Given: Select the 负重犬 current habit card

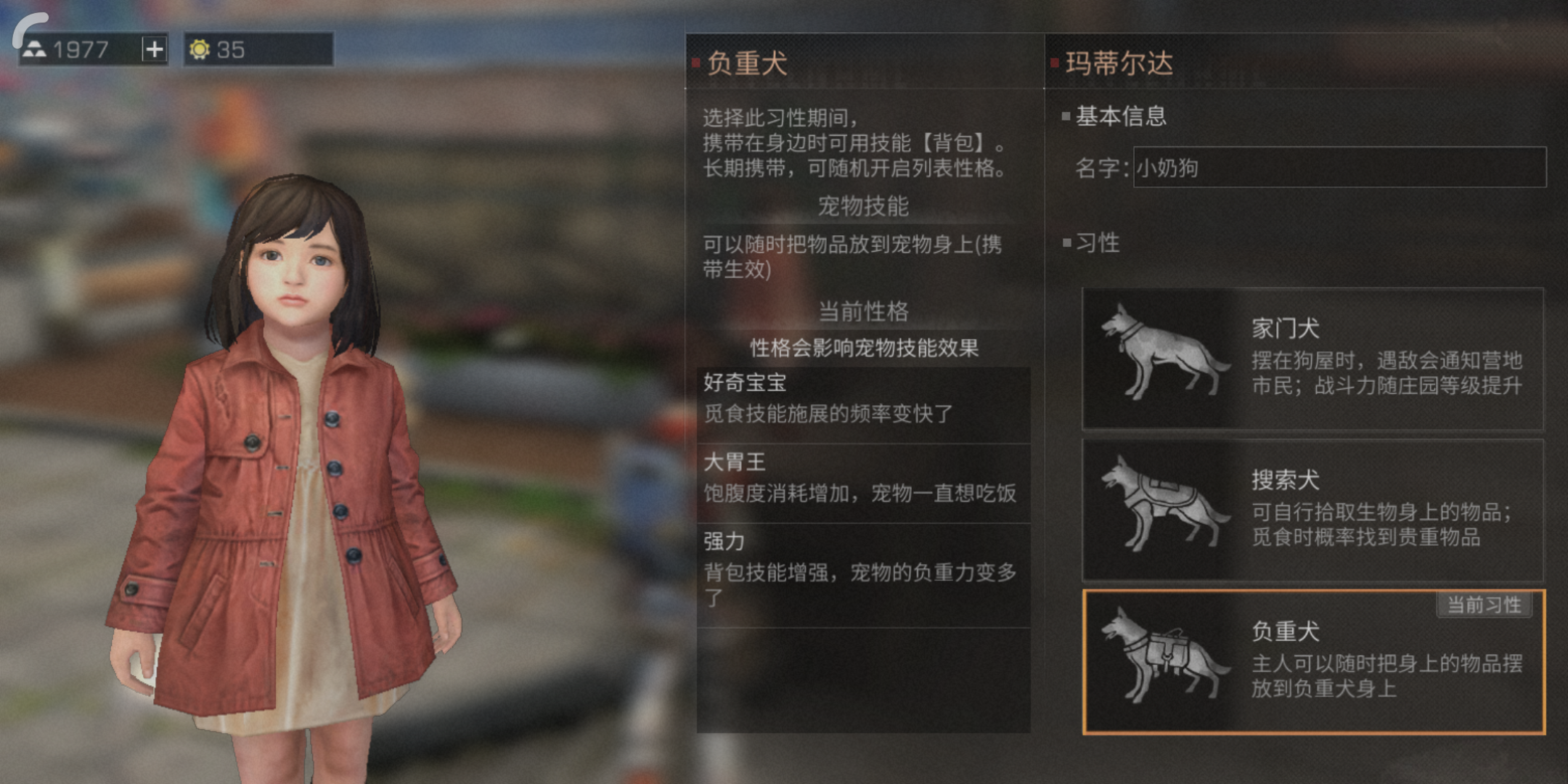Looking at the screenshot, I should [x=1312, y=661].
